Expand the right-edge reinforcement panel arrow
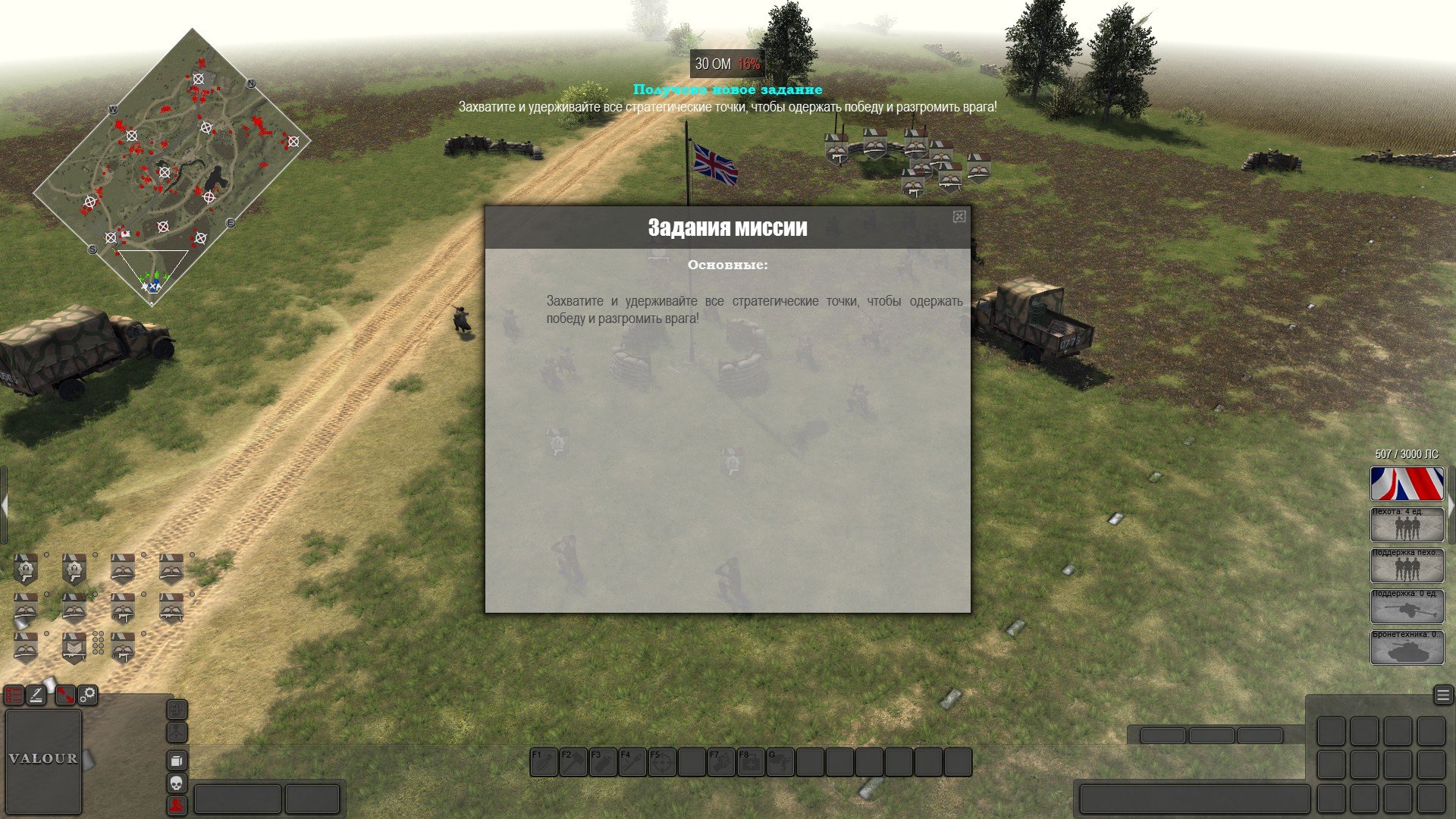Screen dimensions: 1456x819 (x=1451, y=505)
